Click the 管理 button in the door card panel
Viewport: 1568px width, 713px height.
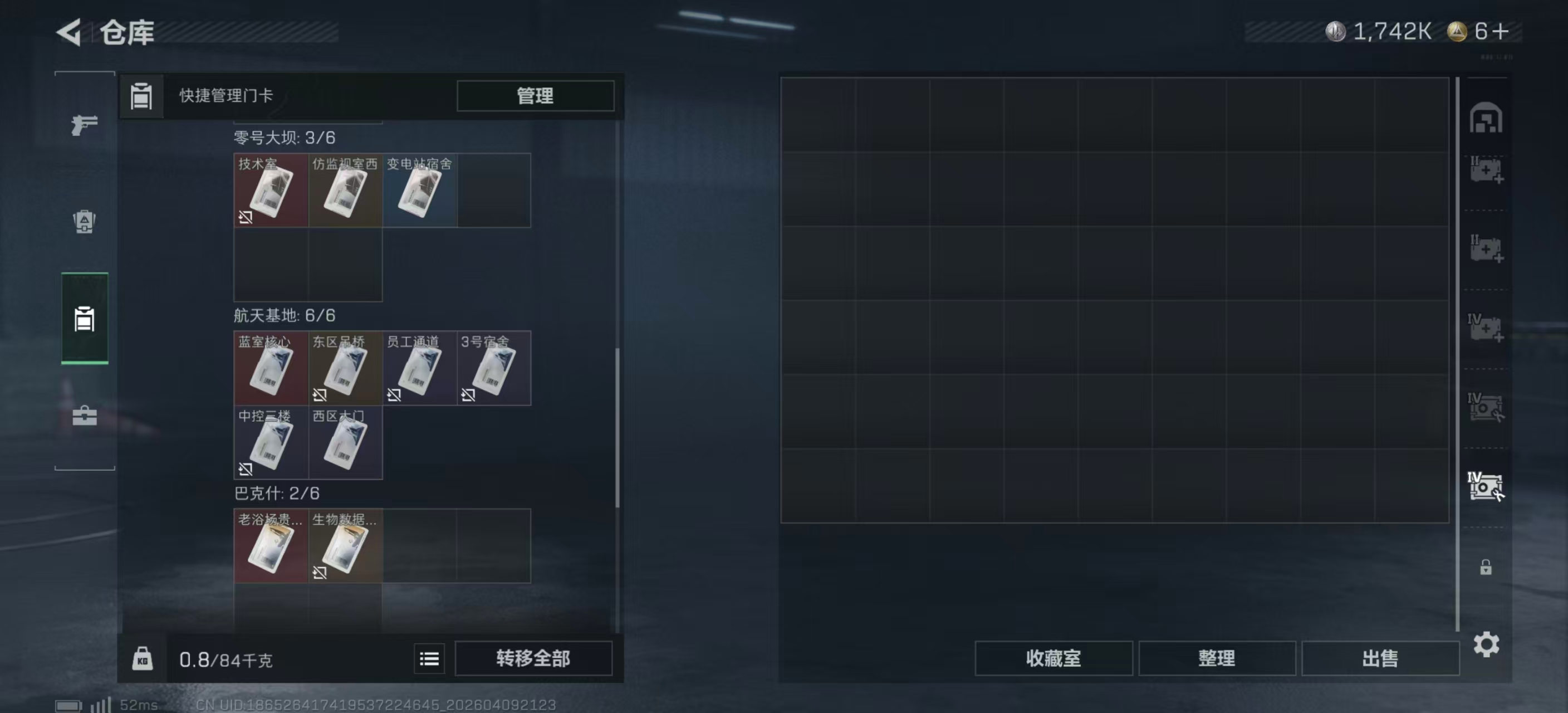coord(535,96)
